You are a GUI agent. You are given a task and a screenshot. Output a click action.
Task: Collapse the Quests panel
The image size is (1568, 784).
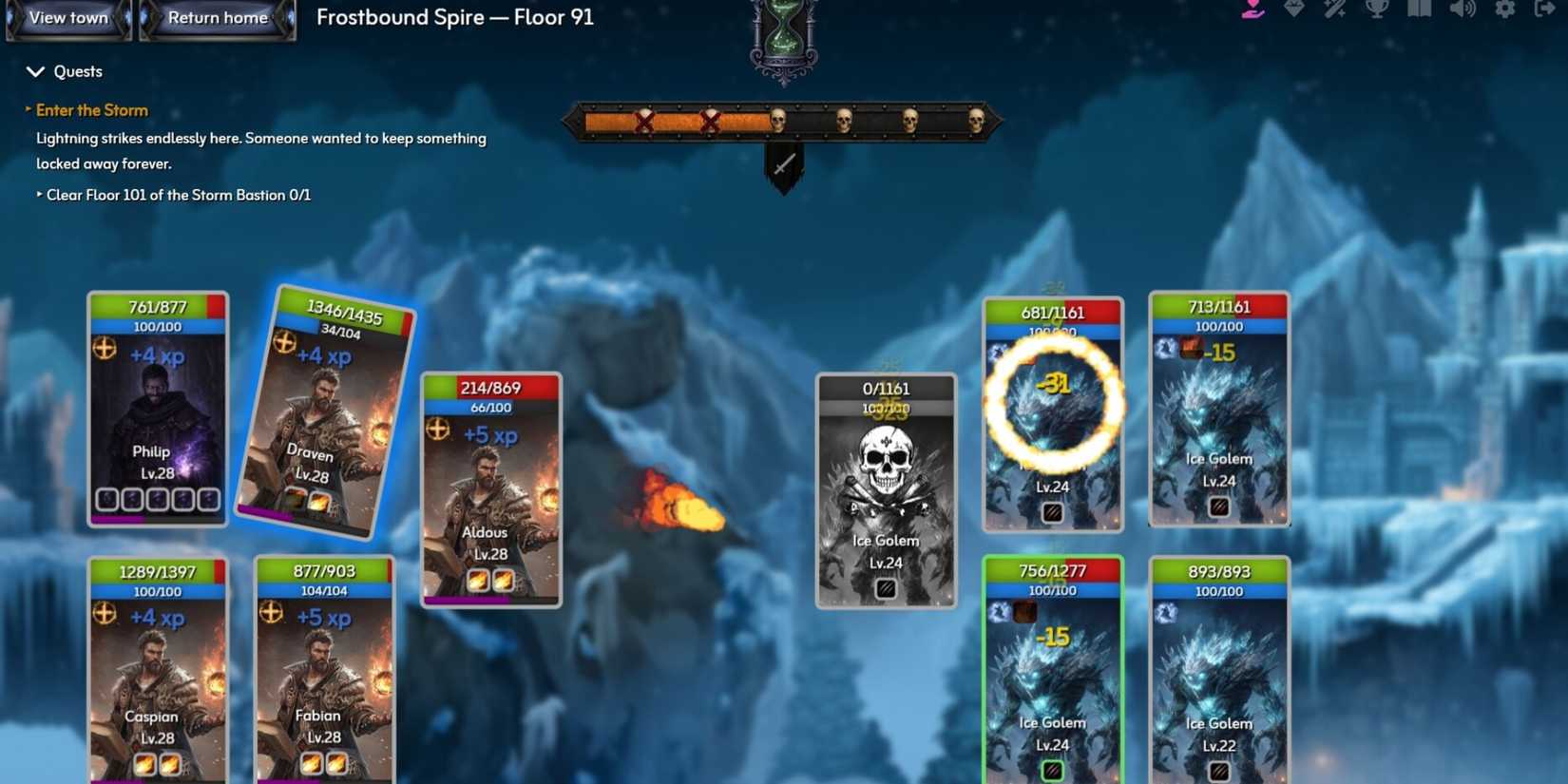[36, 70]
